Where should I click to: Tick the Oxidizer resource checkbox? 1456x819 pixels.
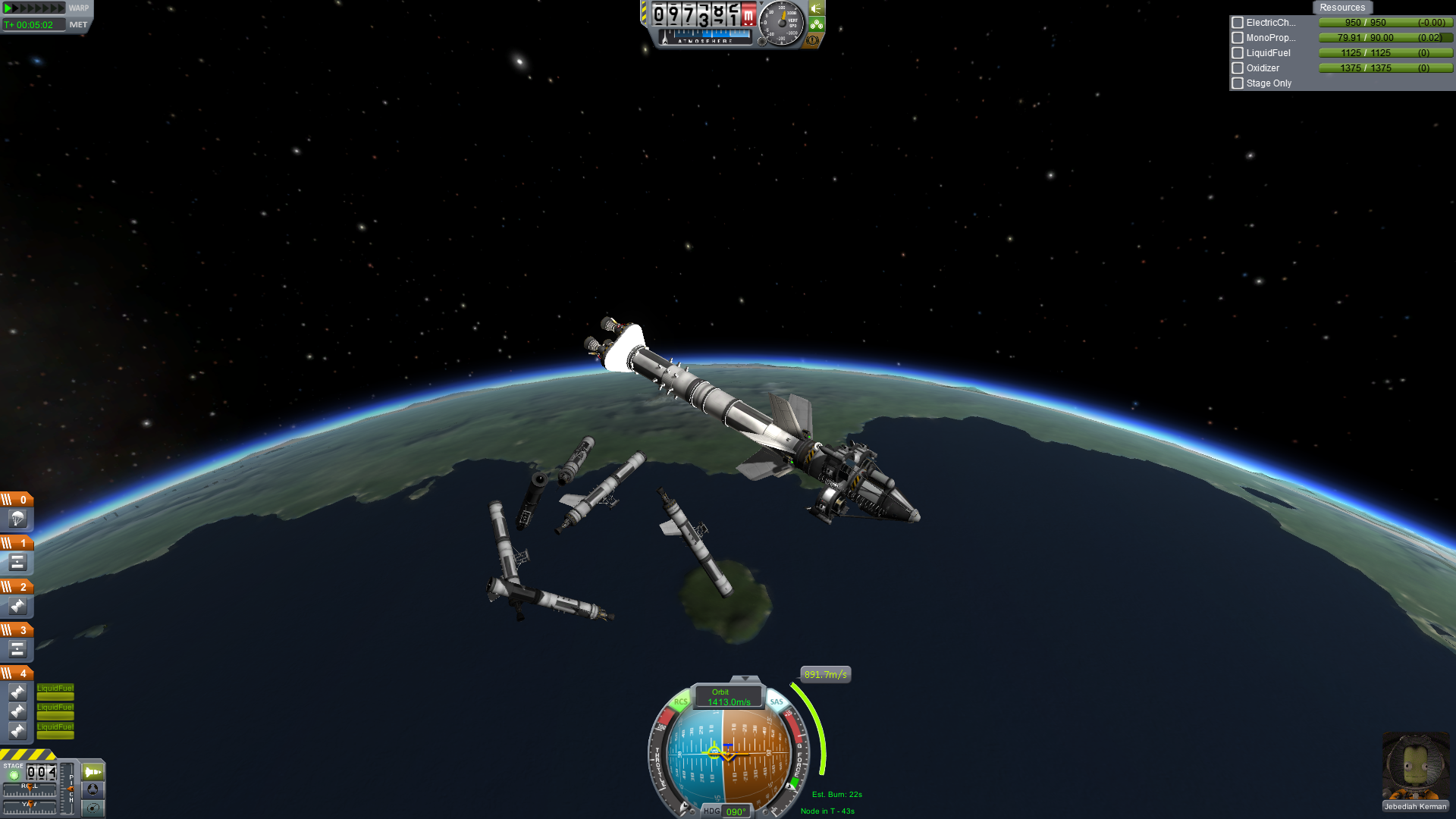point(1238,68)
